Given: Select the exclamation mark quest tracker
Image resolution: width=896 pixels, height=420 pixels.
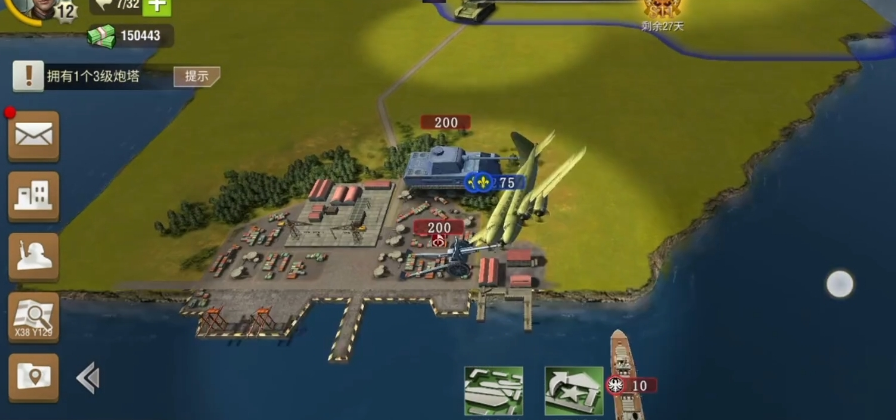Looking at the screenshot, I should pyautogui.click(x=29, y=76).
